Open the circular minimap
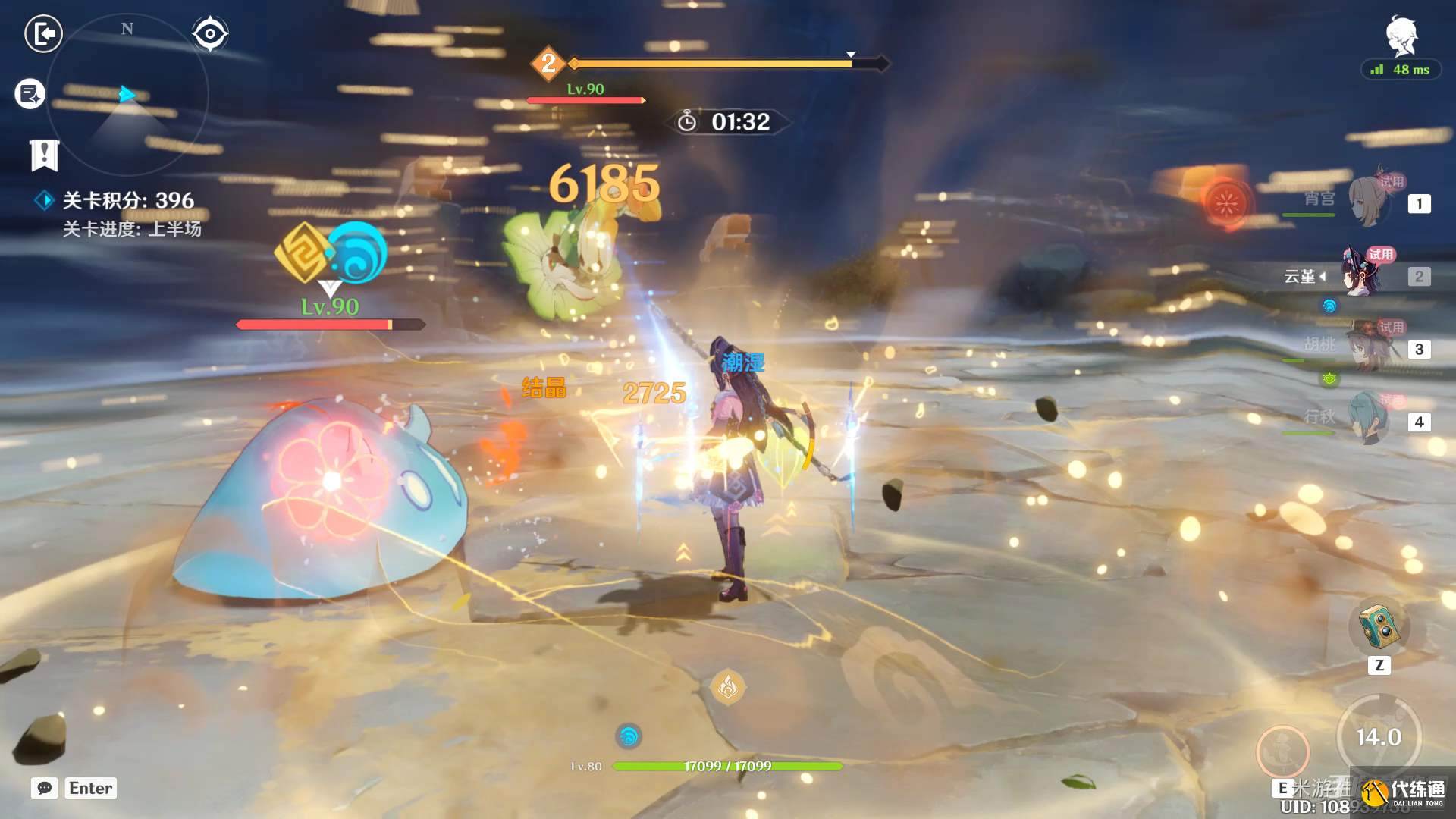 (x=127, y=96)
